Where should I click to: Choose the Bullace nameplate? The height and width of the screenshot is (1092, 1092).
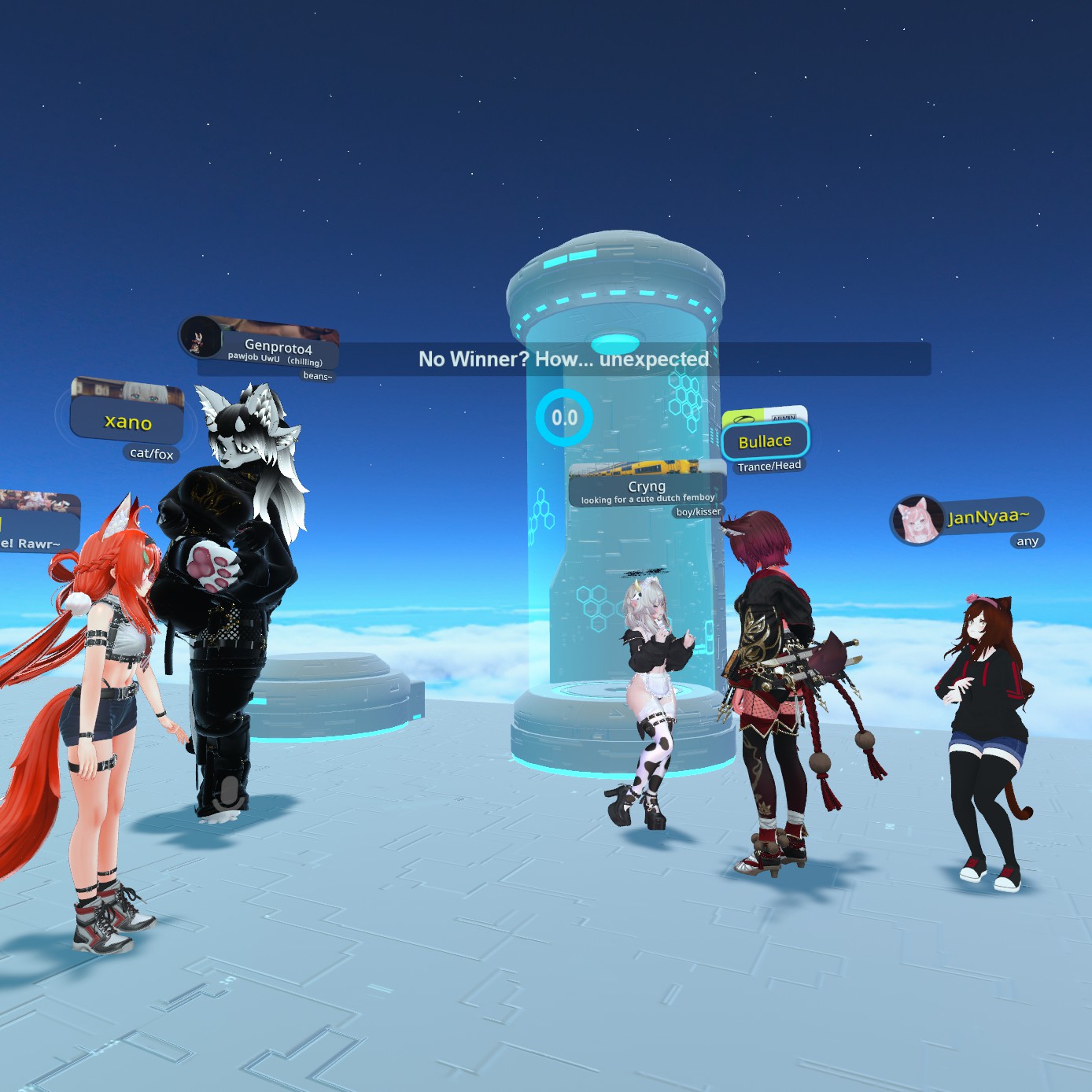765,441
